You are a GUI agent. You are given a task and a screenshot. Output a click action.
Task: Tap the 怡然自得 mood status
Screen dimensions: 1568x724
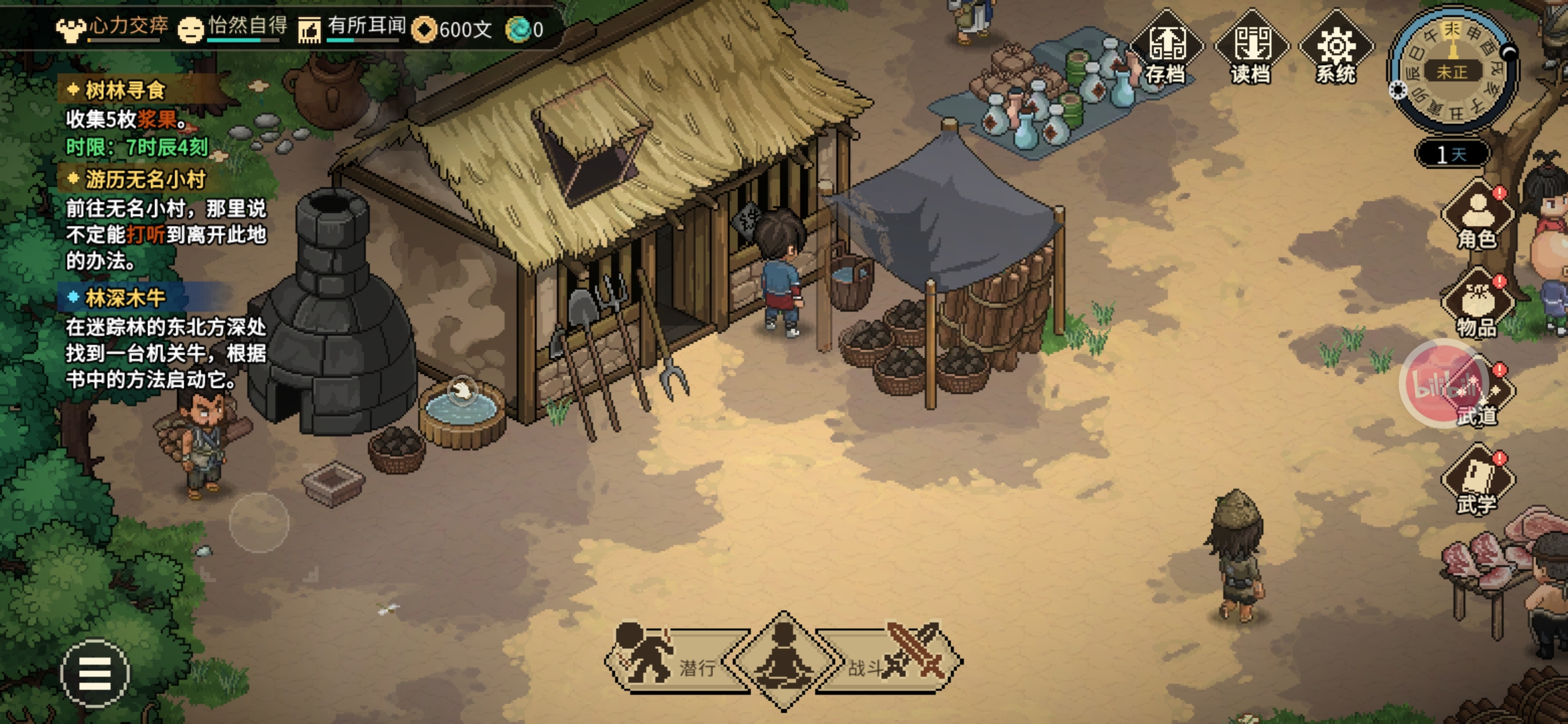(x=233, y=28)
